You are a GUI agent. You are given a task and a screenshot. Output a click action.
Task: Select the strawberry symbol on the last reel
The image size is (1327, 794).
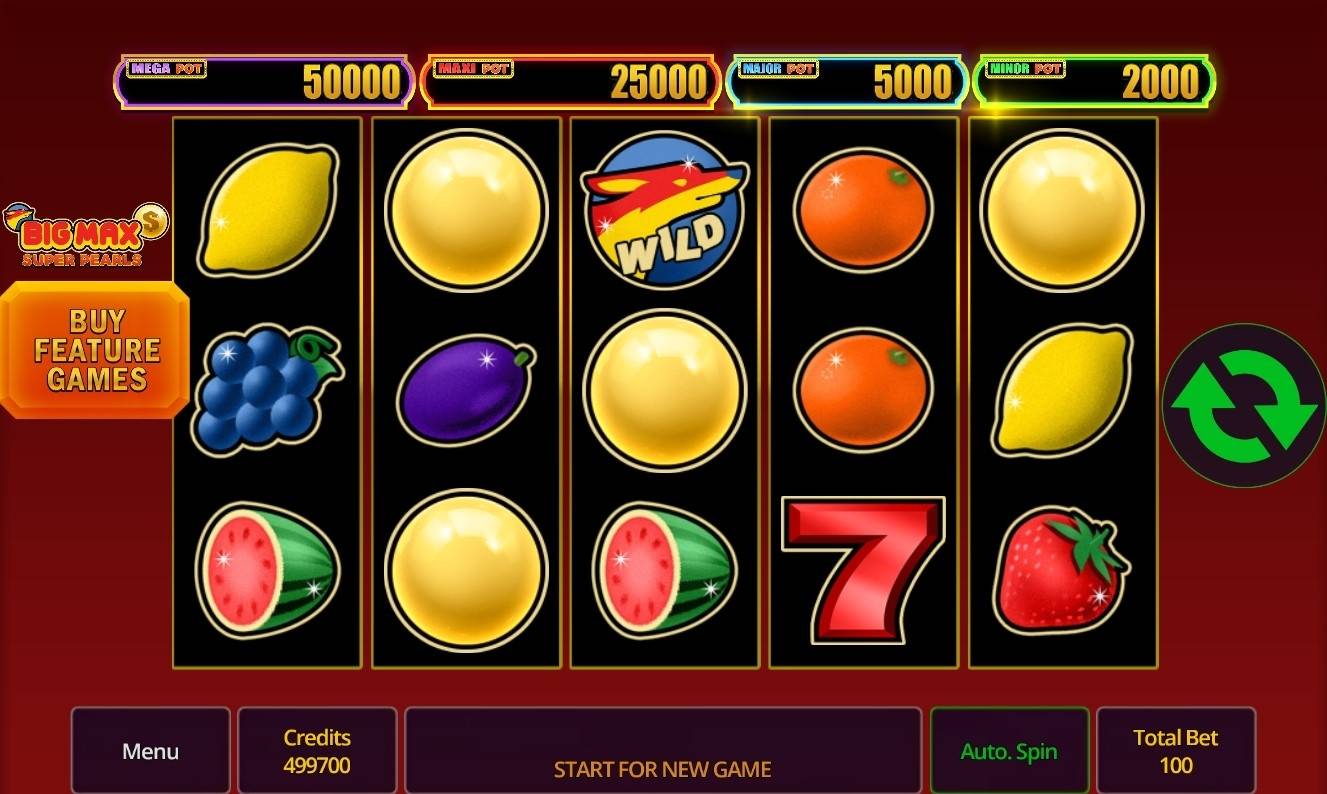(1062, 572)
